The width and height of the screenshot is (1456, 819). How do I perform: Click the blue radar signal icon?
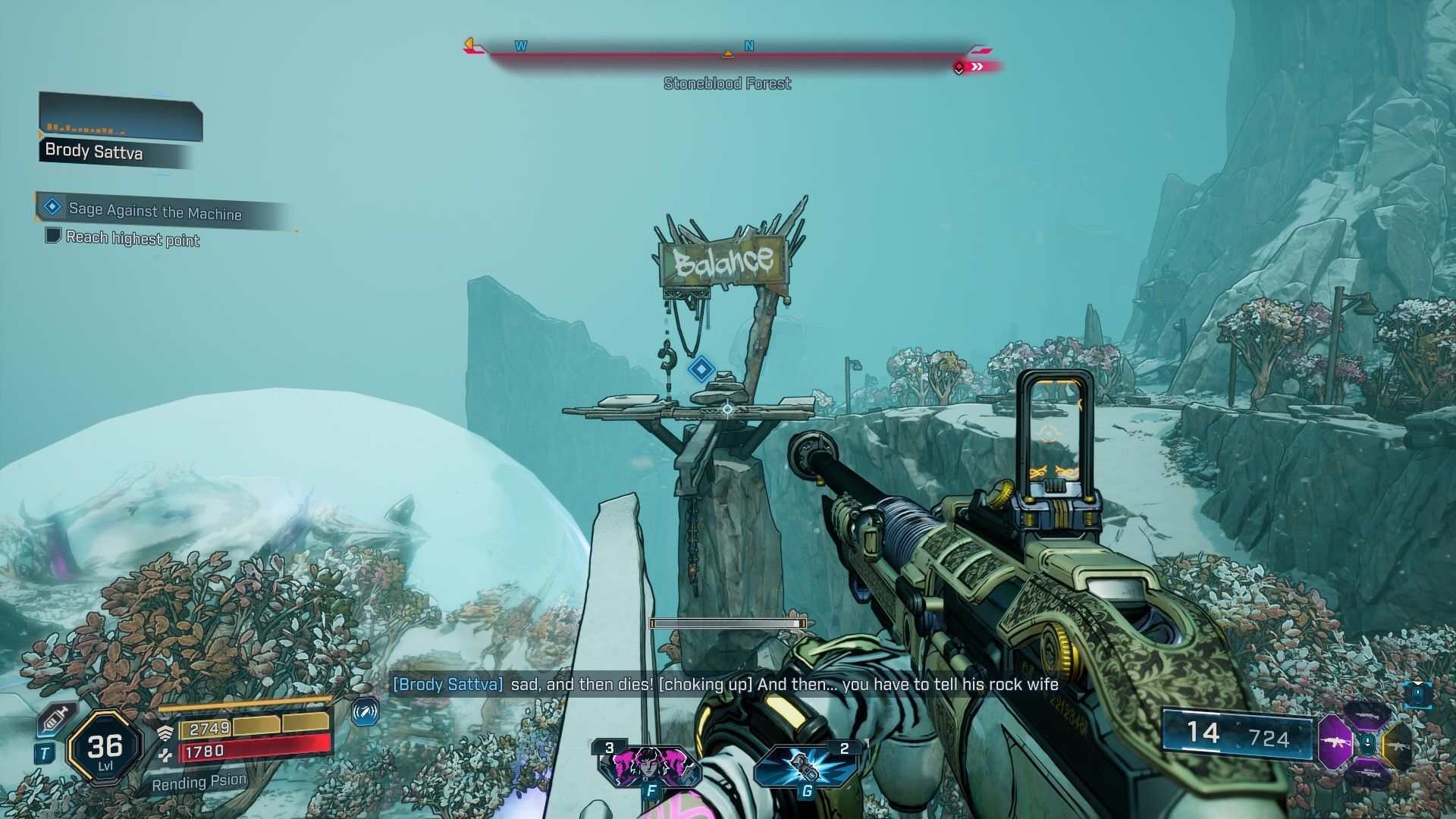click(x=366, y=712)
